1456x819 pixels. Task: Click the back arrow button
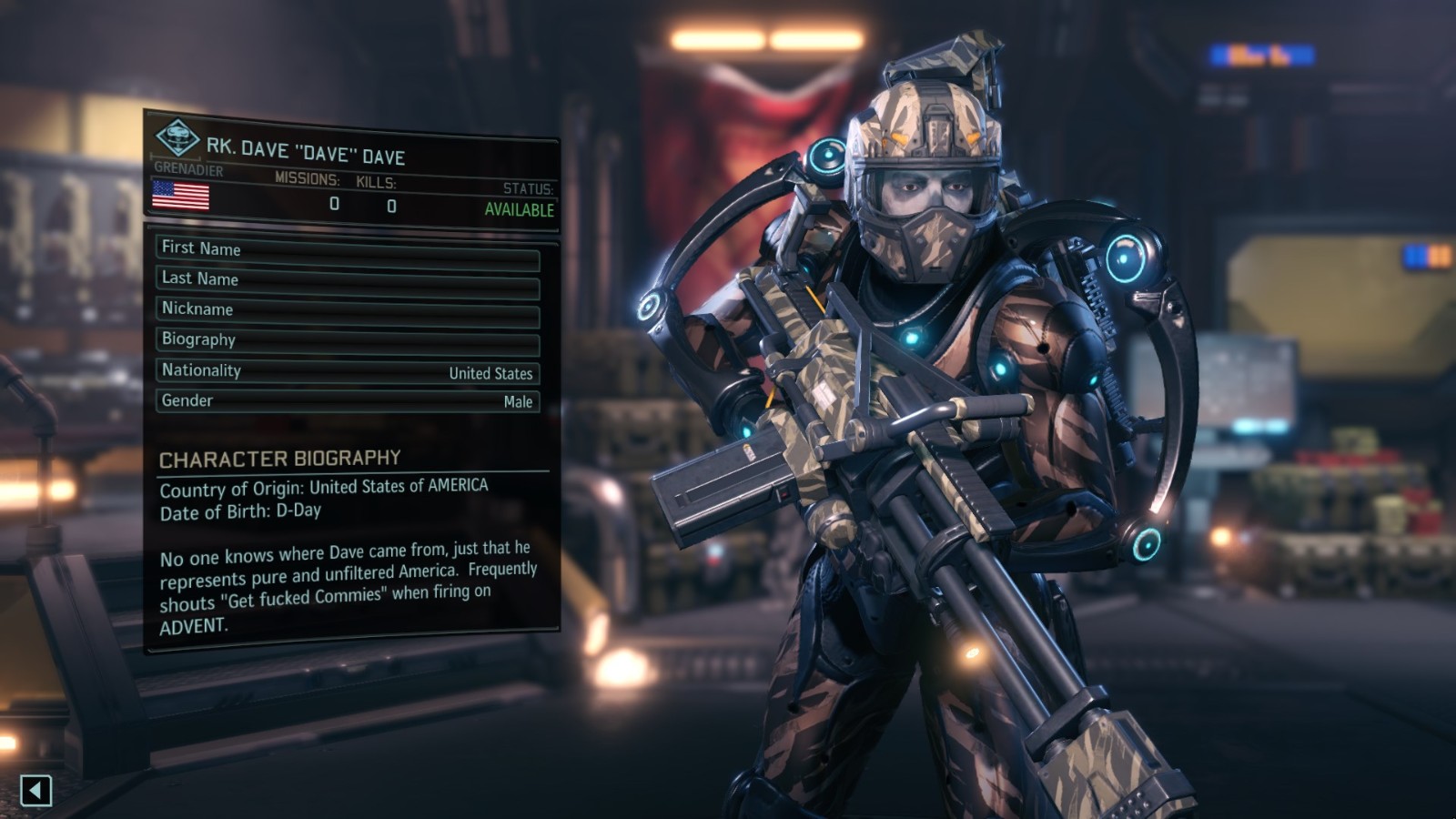pos(35,790)
